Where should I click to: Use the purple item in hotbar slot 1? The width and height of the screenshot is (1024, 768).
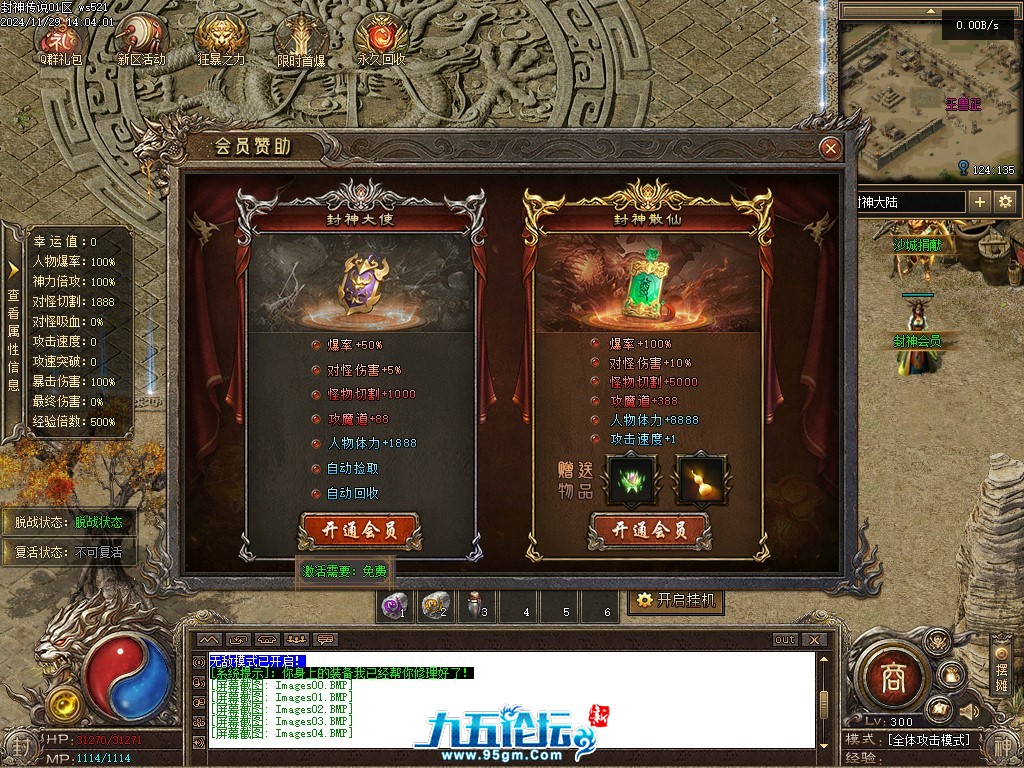tap(397, 605)
